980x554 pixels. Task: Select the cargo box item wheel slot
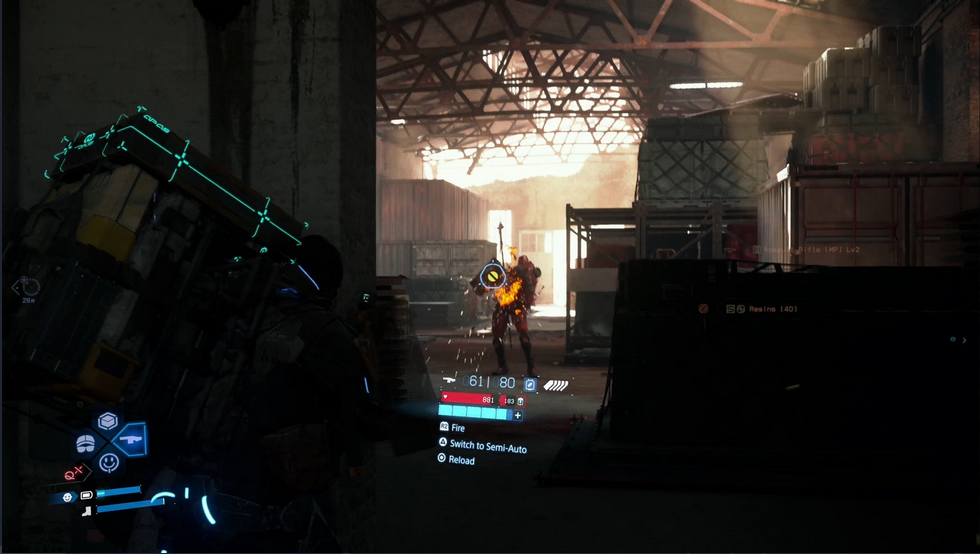click(x=108, y=421)
